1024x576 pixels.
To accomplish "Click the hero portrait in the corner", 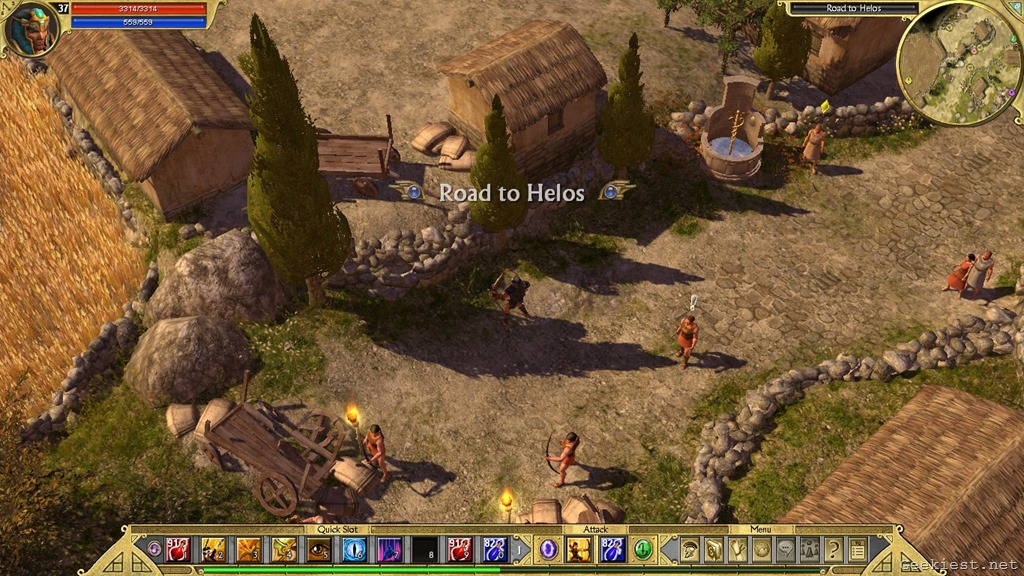I will [30, 28].
